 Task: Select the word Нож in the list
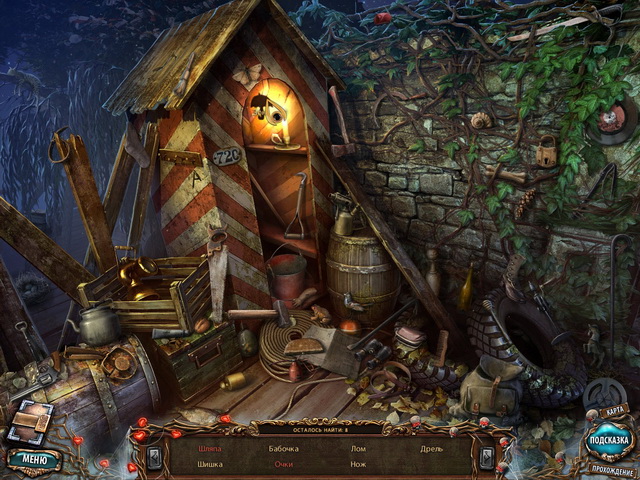coord(358,465)
